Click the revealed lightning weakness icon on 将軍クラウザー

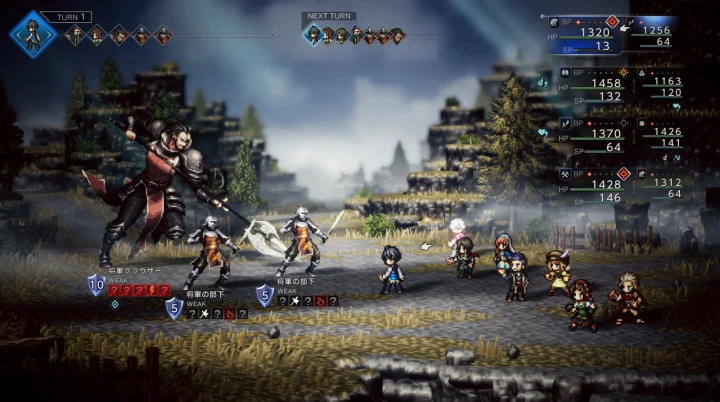(x=152, y=291)
